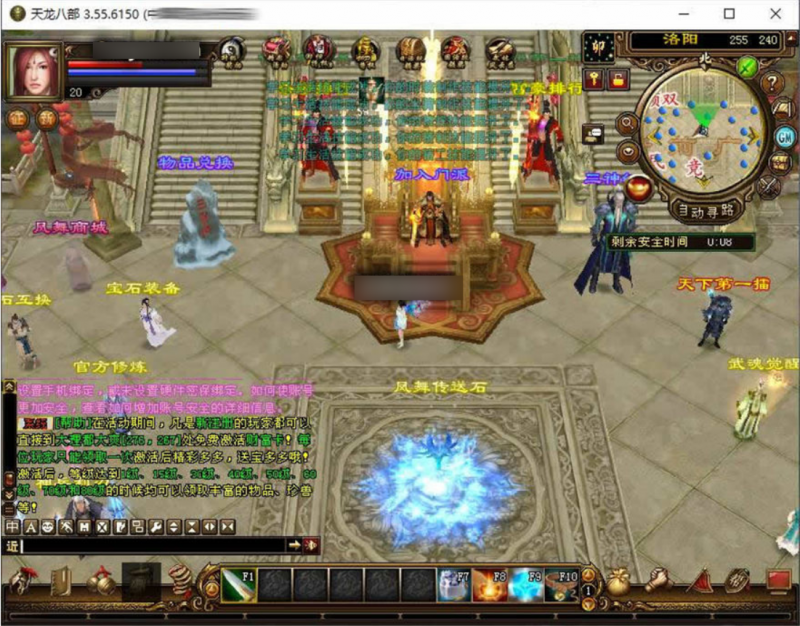This screenshot has height=626, width=800.
Task: Use the F8 fire skill slot
Action: coord(489,584)
